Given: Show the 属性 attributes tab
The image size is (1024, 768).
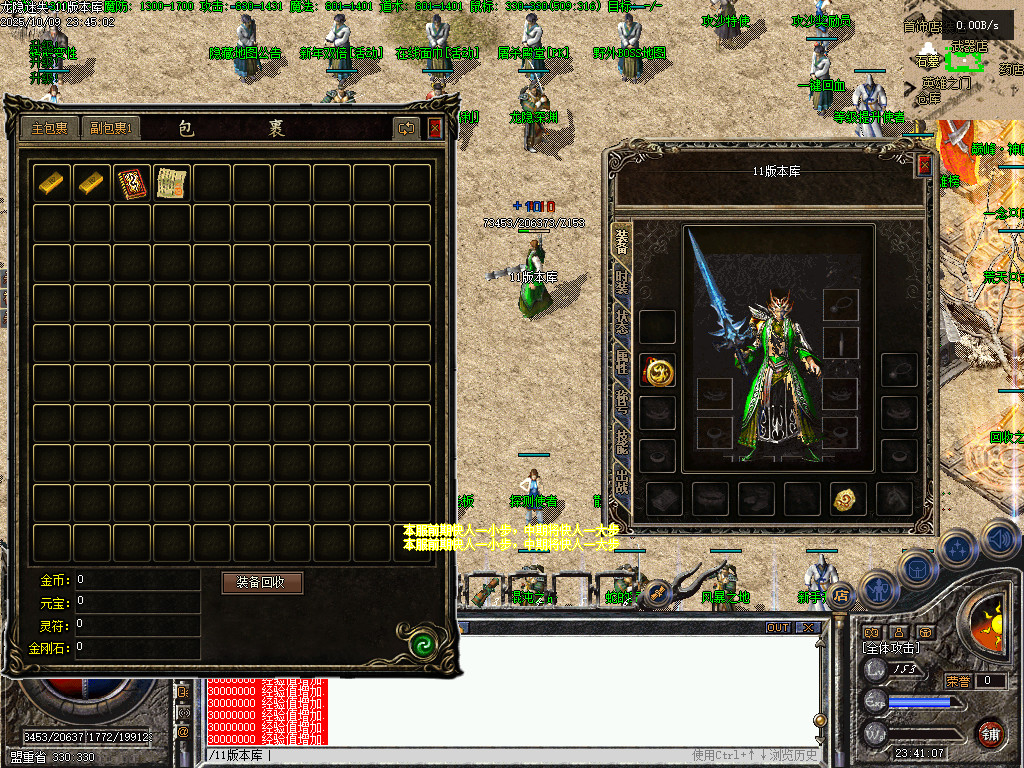Looking at the screenshot, I should click(x=622, y=363).
